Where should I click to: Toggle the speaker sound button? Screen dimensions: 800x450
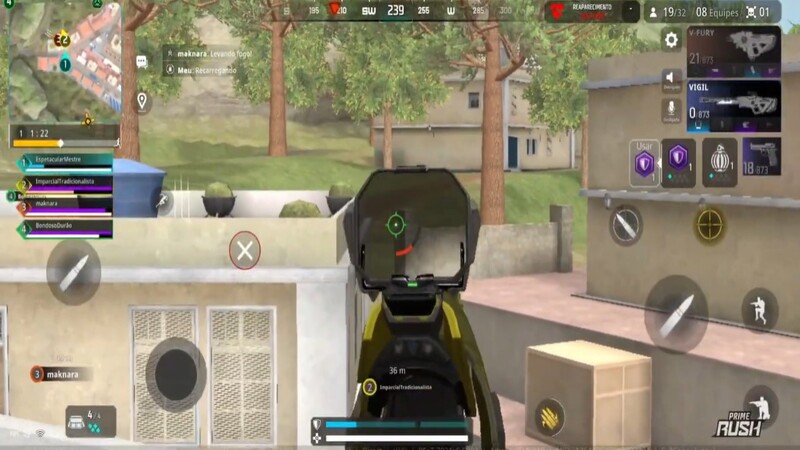[671, 77]
